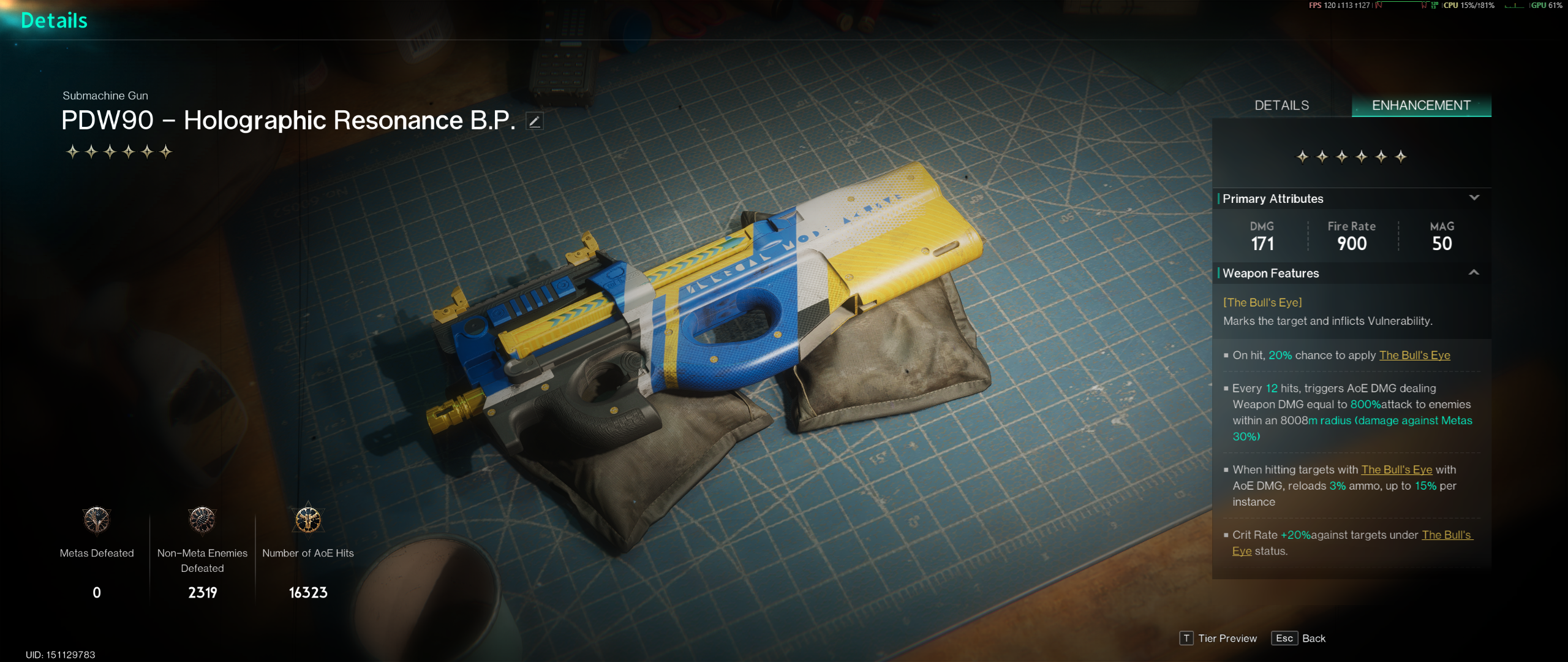Open The Bull's Eye link in Crit Rate line
Viewport: 1568px width, 662px height.
1445,535
